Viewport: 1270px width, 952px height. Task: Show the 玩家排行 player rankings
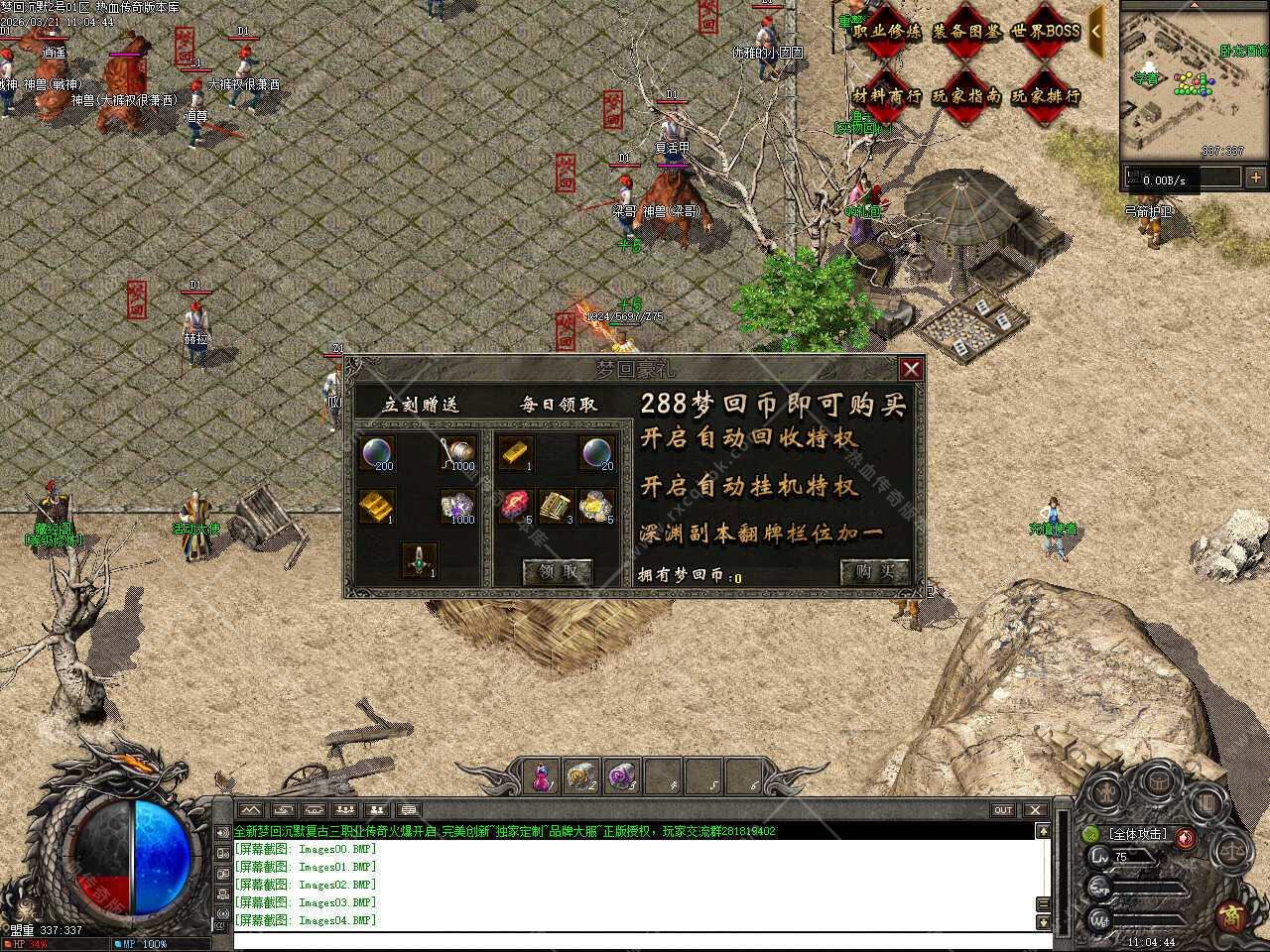1045,96
